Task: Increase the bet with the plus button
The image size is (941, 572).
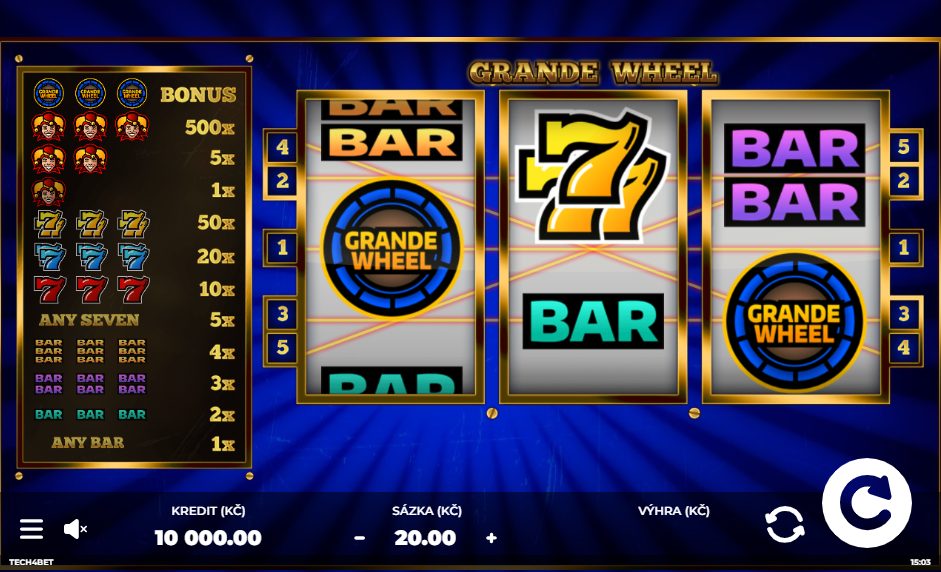Action: click(491, 538)
